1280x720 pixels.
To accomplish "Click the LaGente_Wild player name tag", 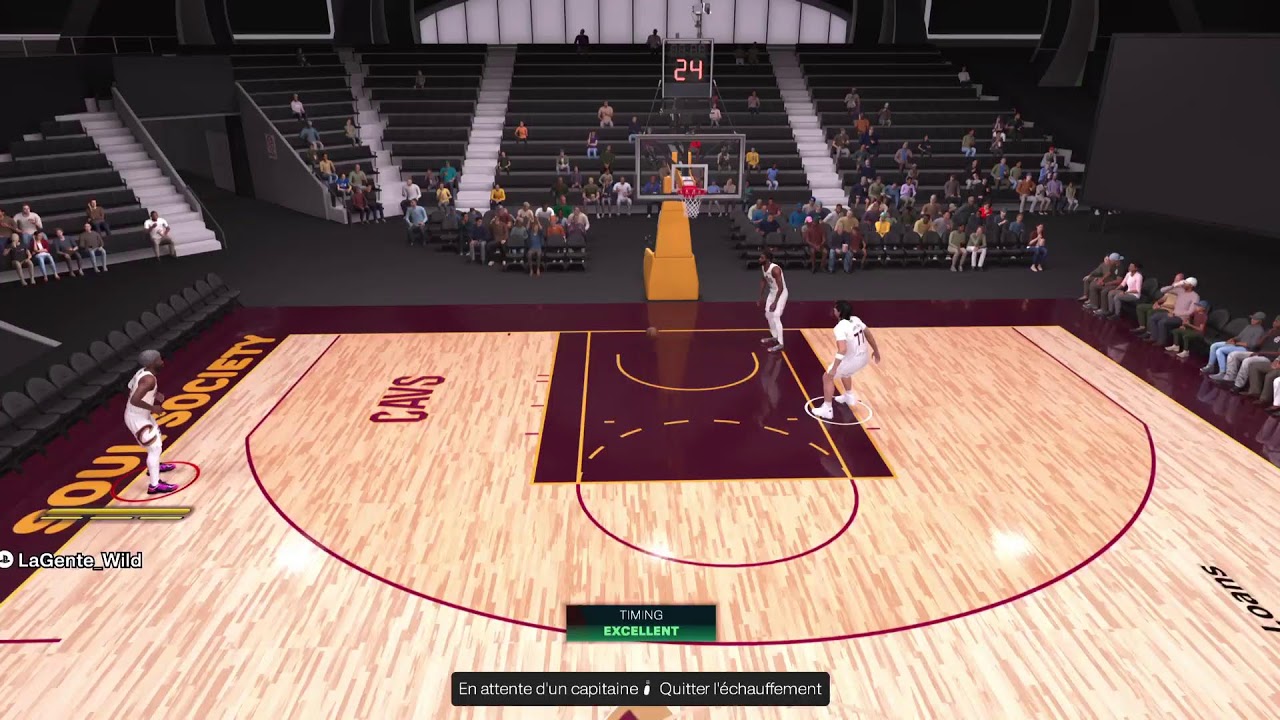I will pyautogui.click(x=79, y=560).
